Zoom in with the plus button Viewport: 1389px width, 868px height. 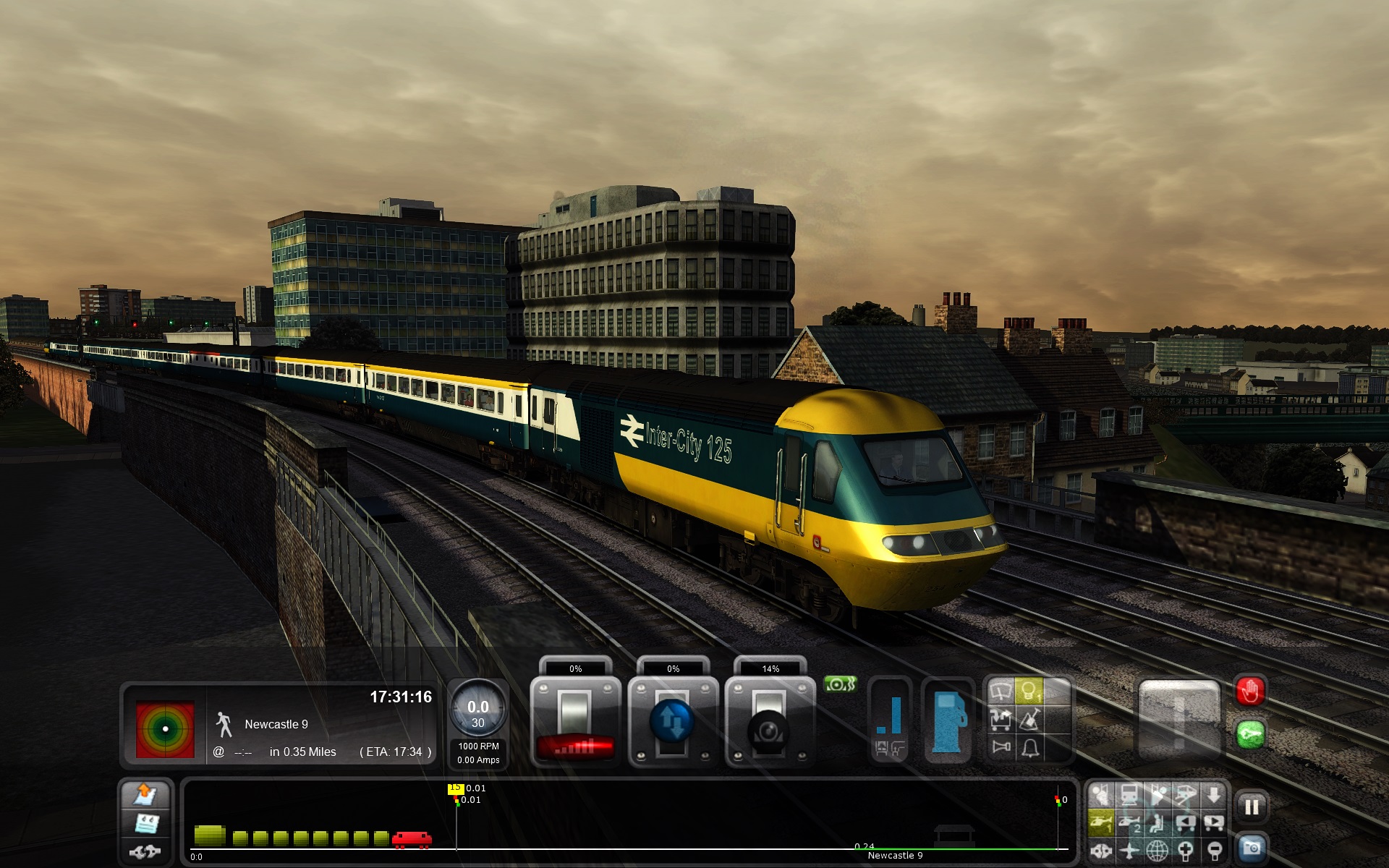point(1186,851)
